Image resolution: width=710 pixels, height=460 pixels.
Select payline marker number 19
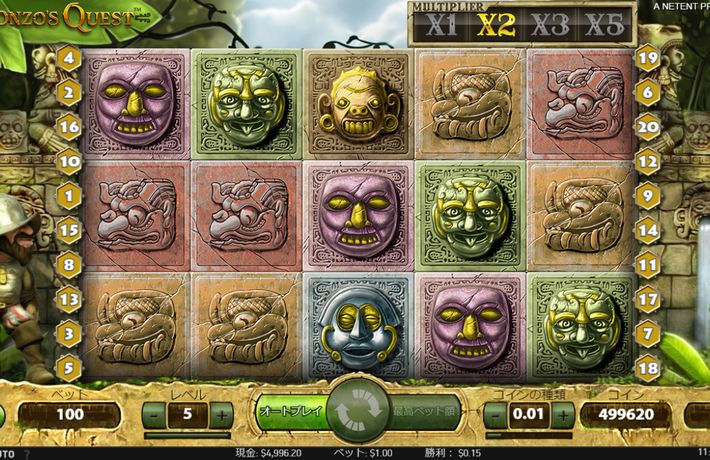[x=647, y=57]
